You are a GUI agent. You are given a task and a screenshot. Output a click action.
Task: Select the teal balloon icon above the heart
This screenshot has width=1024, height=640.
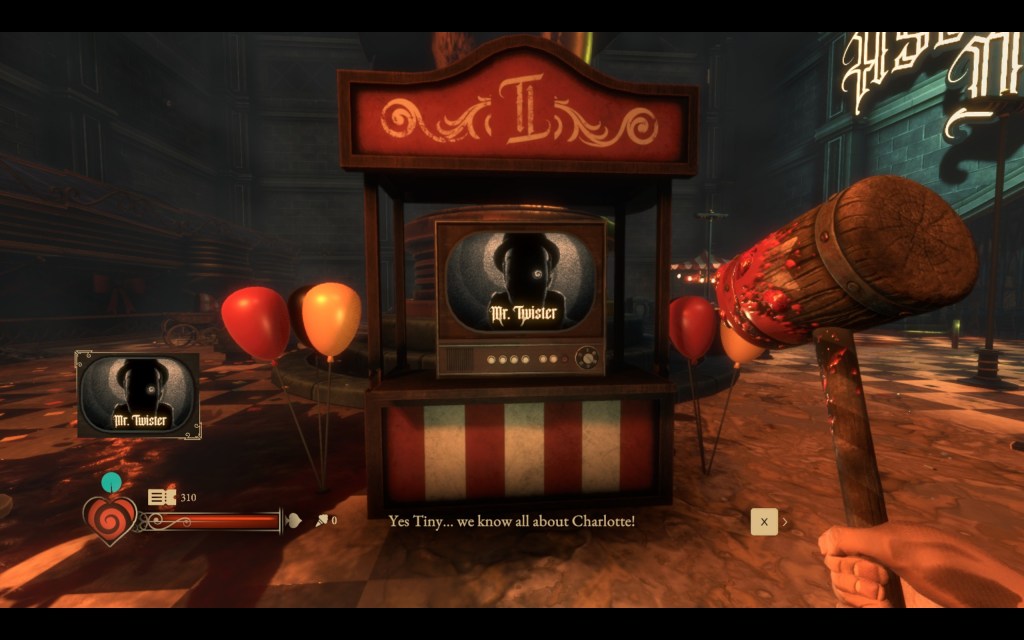pos(111,483)
